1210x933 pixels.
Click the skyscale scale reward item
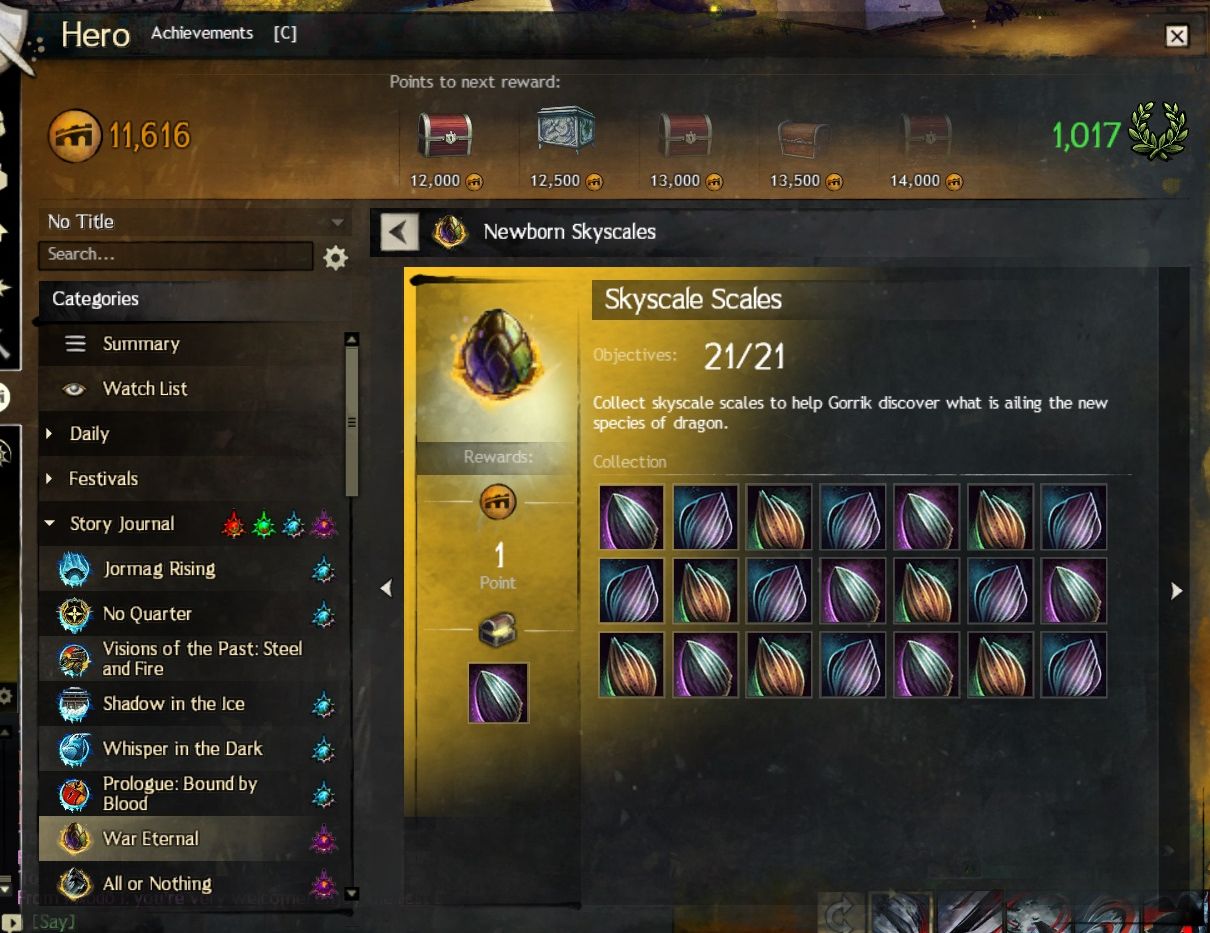[498, 692]
